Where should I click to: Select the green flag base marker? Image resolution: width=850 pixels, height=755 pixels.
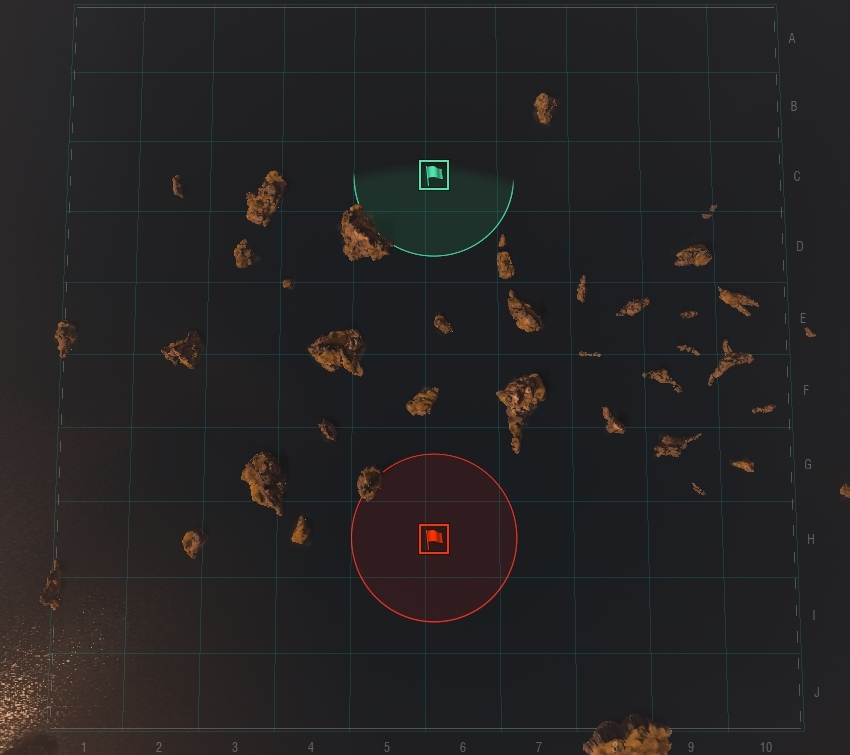(434, 175)
